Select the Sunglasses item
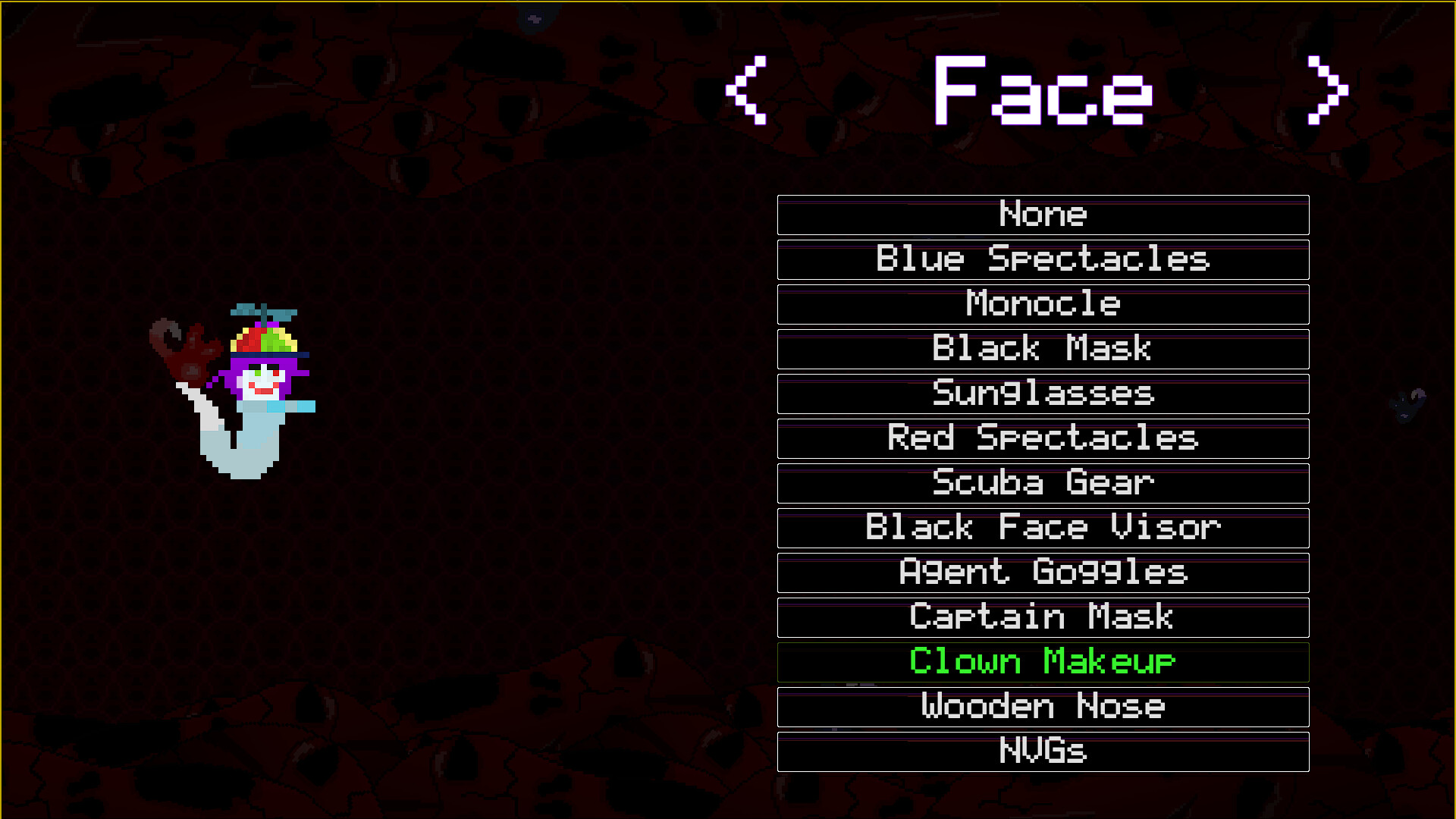 (1042, 394)
